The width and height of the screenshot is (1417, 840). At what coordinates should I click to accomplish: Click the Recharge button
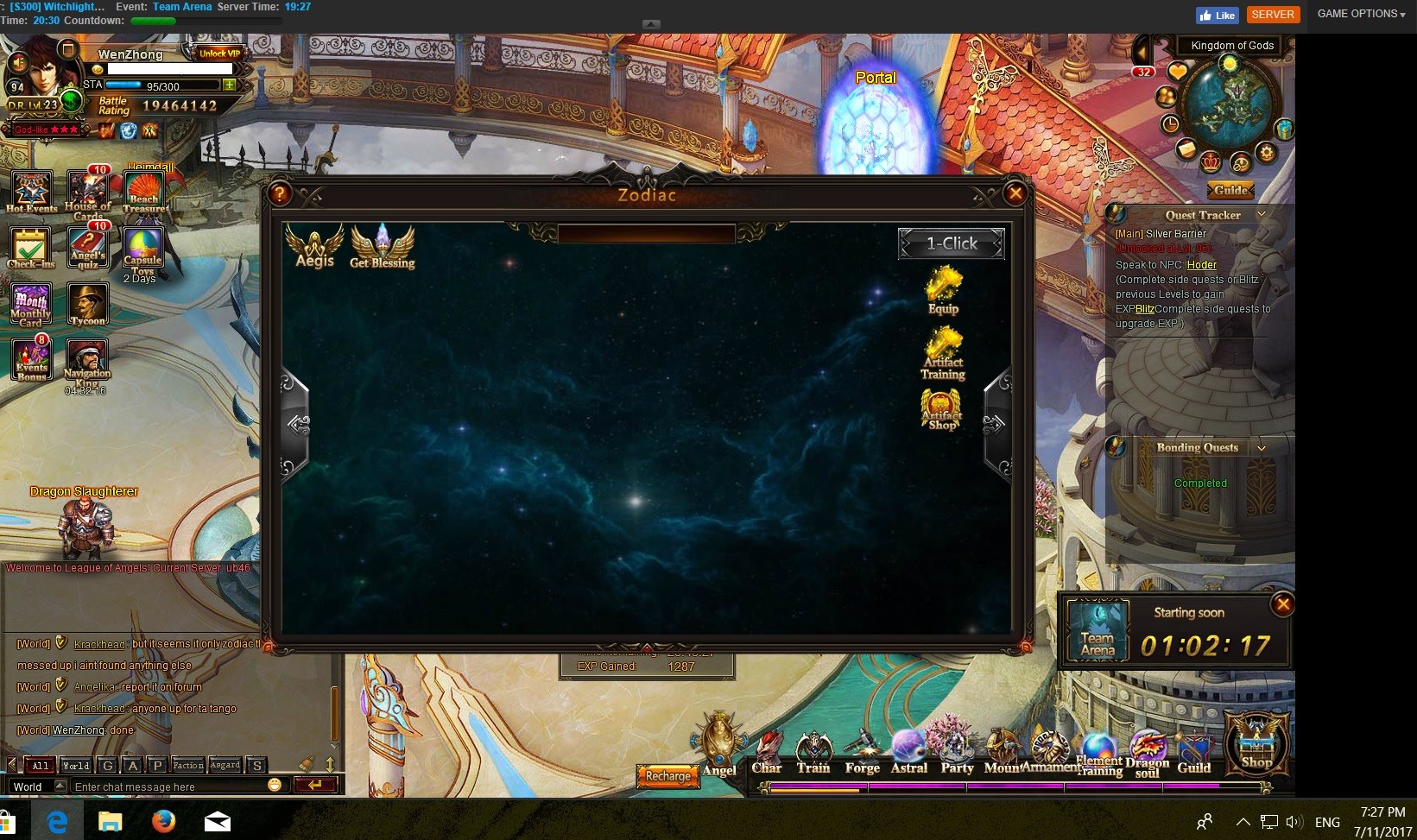coord(667,776)
